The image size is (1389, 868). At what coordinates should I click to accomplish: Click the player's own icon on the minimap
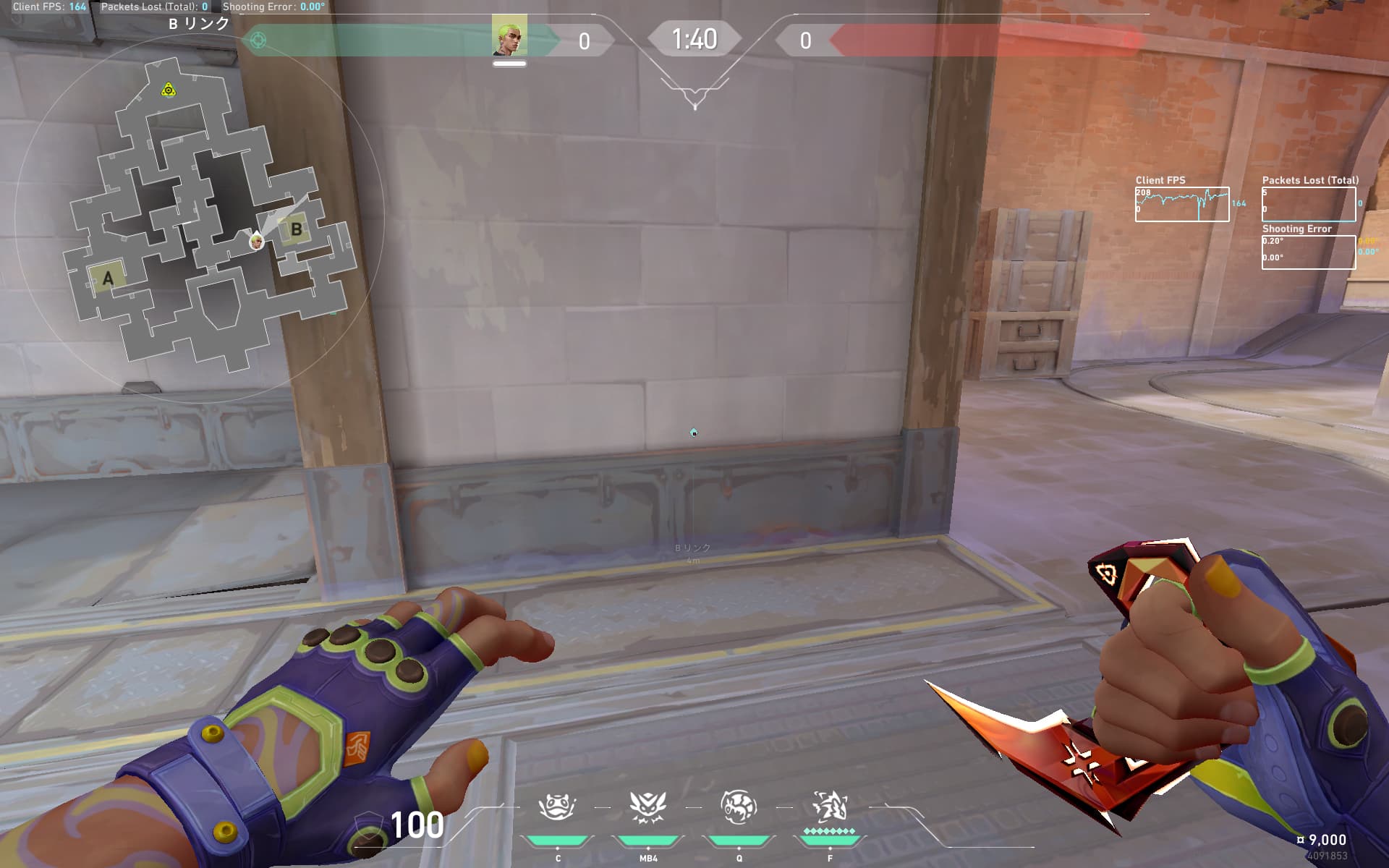[x=256, y=241]
